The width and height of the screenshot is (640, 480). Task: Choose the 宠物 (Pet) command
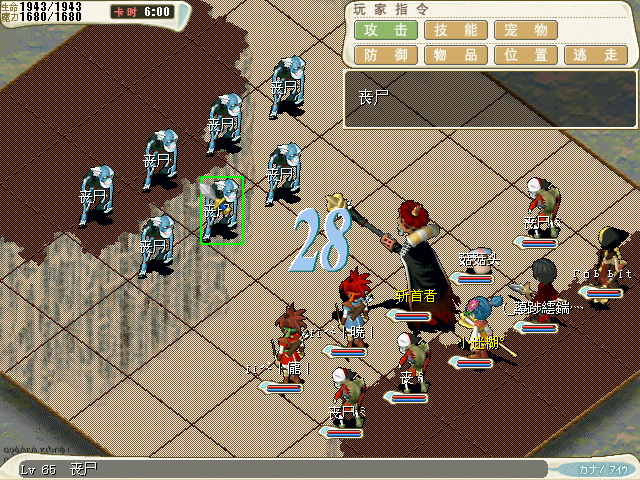tap(526, 30)
